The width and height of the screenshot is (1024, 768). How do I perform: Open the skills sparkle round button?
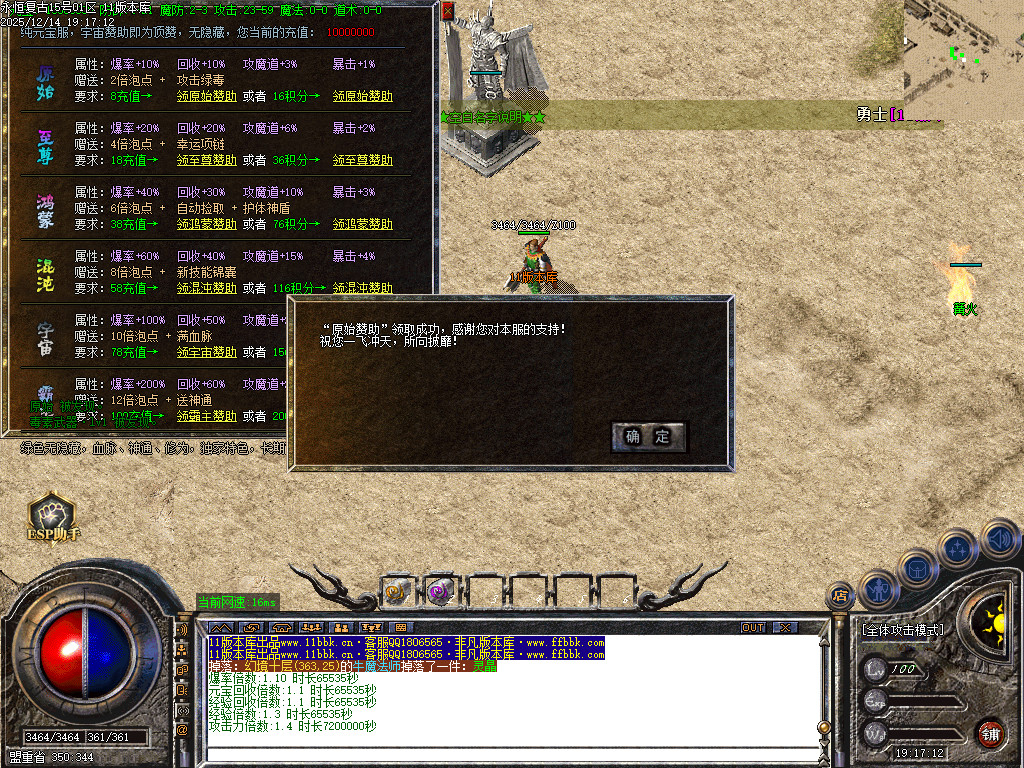pos(957,548)
